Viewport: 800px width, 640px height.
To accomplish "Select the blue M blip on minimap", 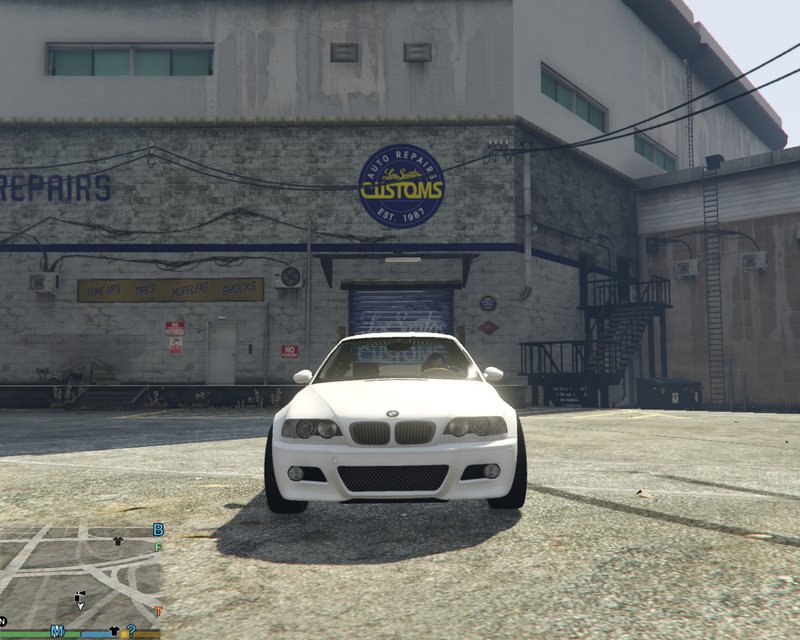I will [x=58, y=631].
